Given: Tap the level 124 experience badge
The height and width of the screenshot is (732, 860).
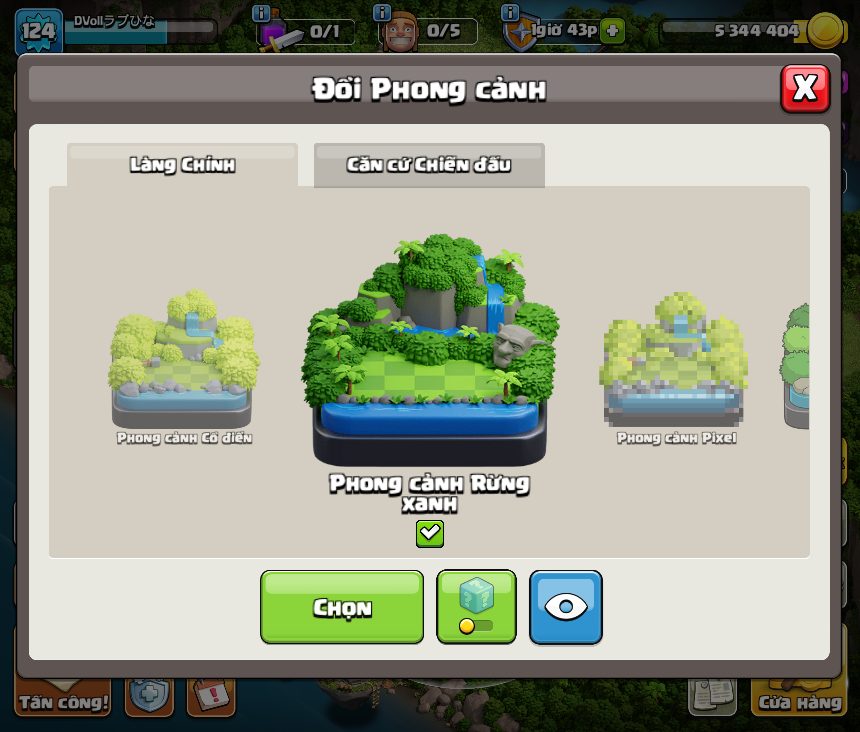Looking at the screenshot, I should click(x=38, y=30).
